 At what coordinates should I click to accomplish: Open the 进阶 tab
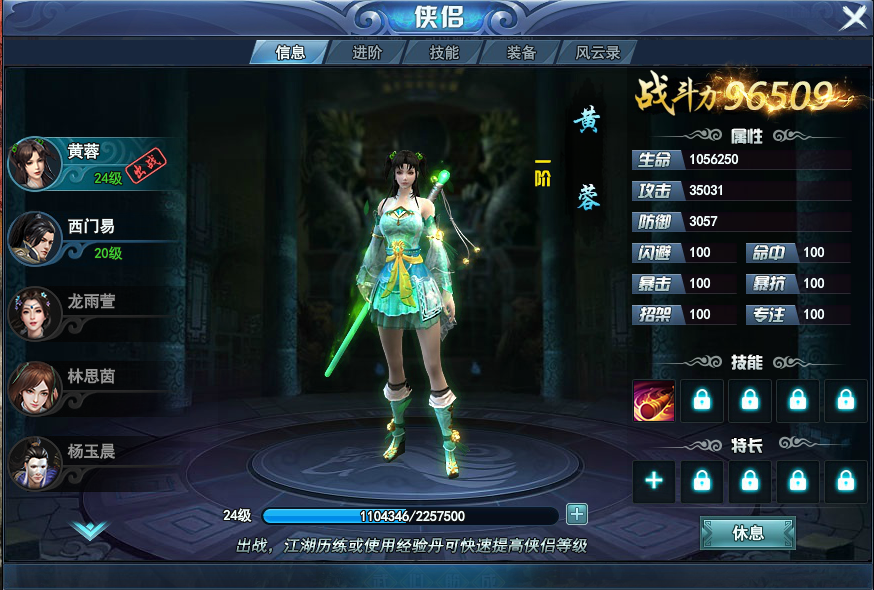click(367, 53)
